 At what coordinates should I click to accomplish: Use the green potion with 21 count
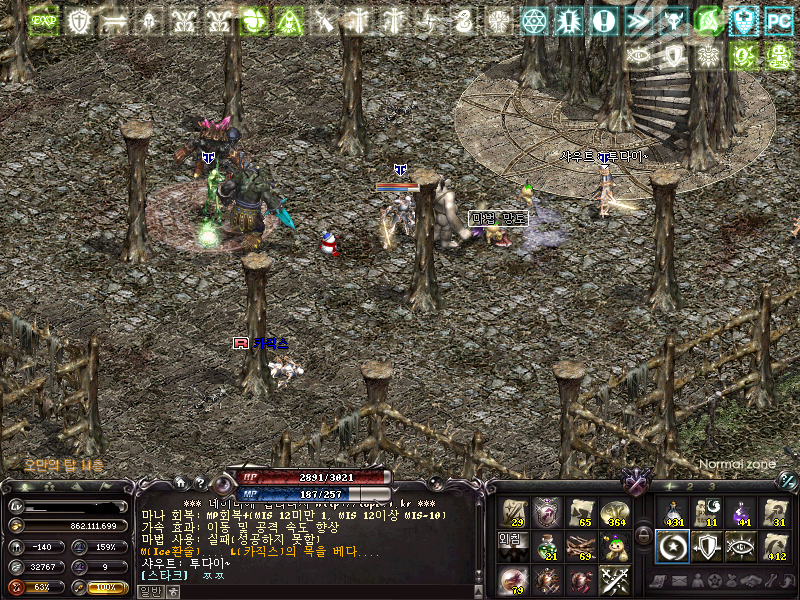pos(547,546)
